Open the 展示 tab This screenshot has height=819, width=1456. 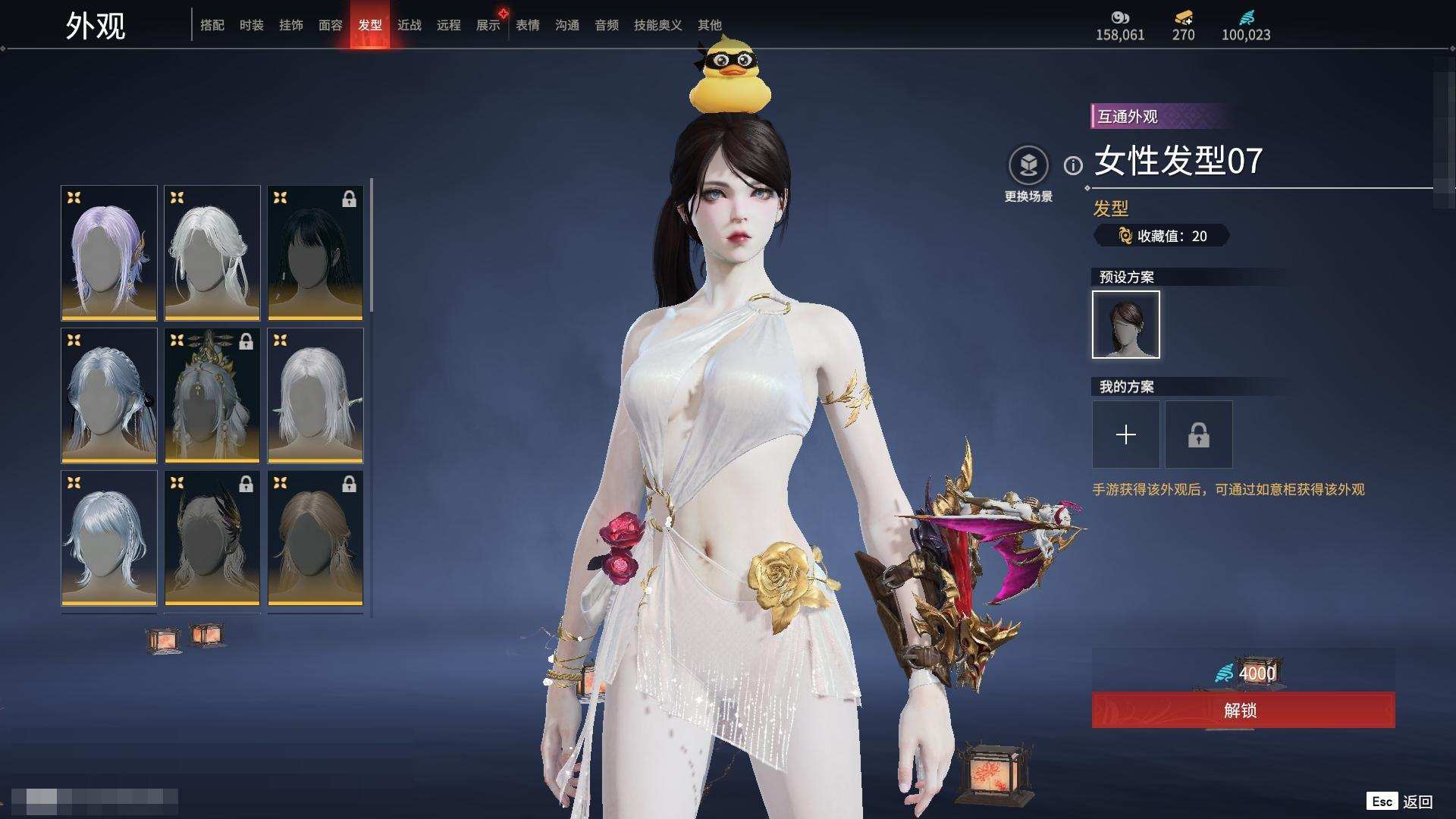[x=488, y=25]
